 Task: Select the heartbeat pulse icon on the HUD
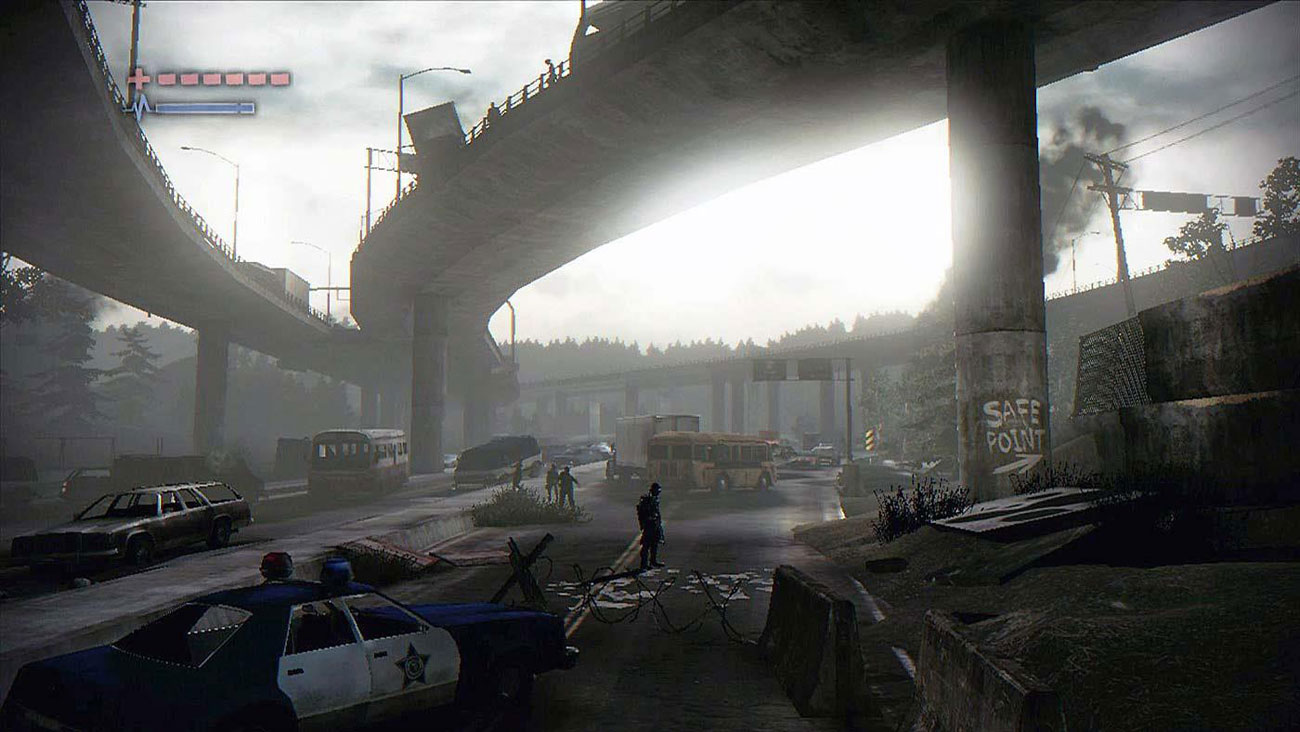140,104
